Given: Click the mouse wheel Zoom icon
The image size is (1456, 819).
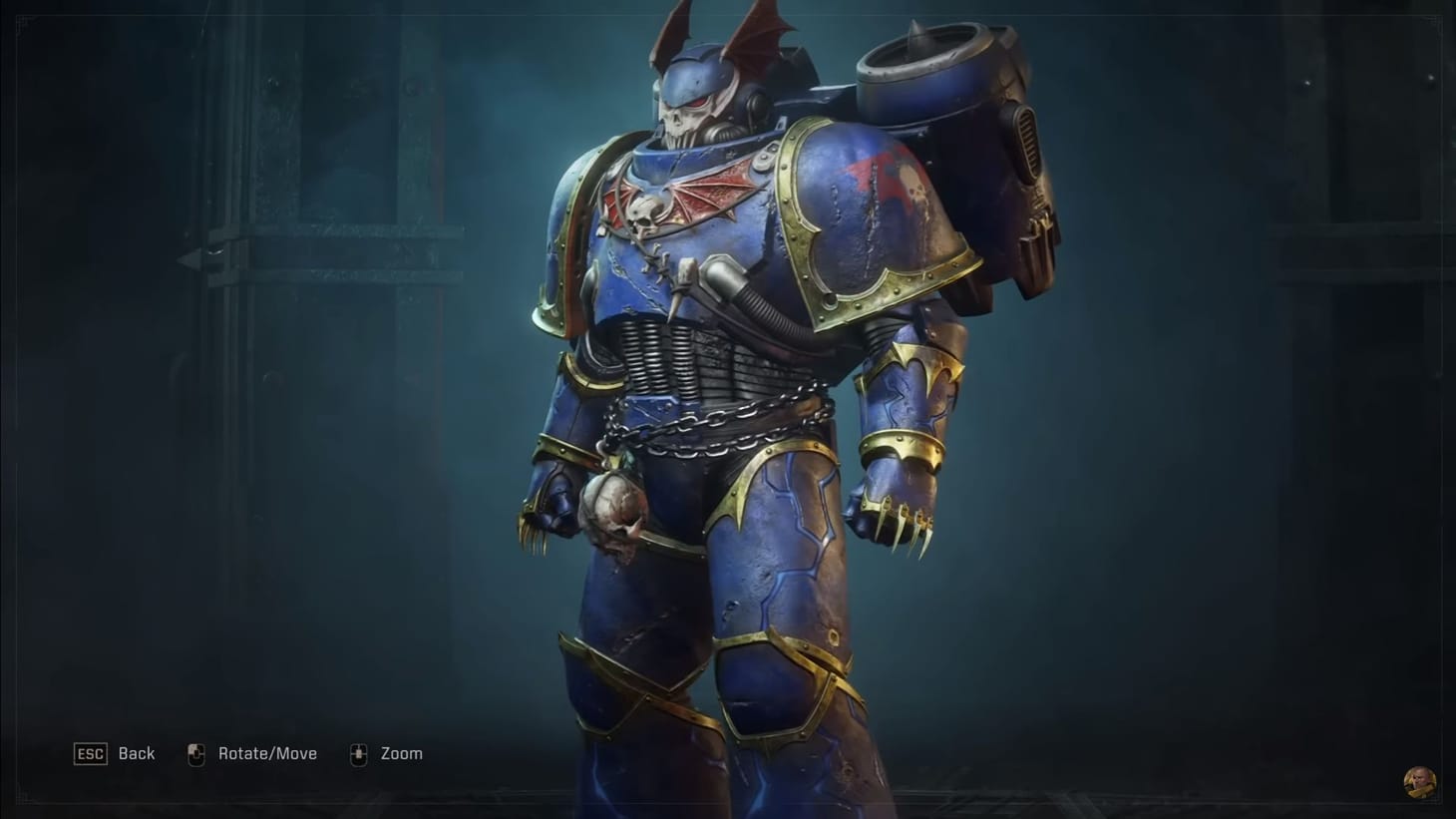Looking at the screenshot, I should [x=357, y=753].
